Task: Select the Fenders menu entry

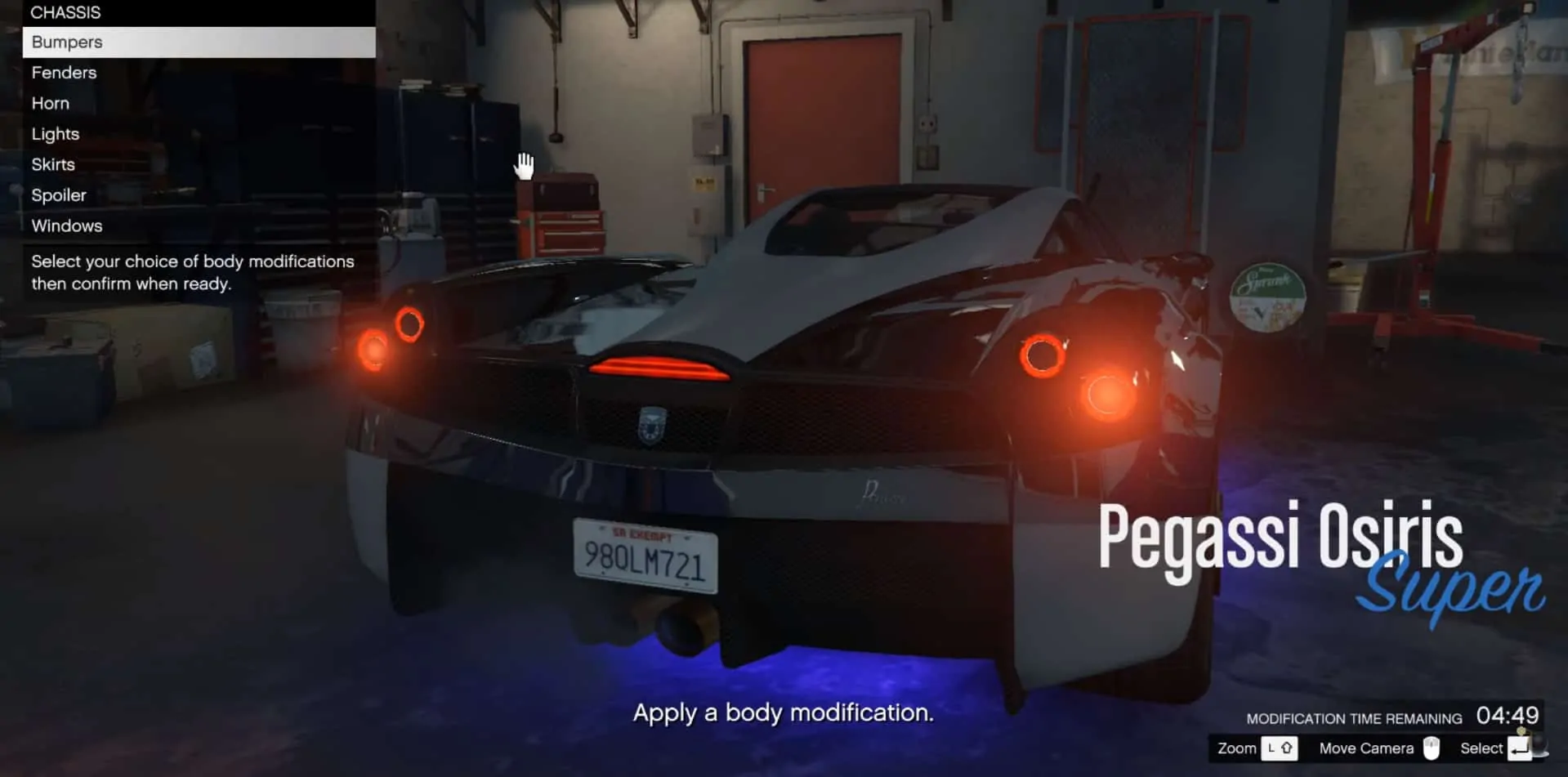Action: pyautogui.click(x=63, y=72)
